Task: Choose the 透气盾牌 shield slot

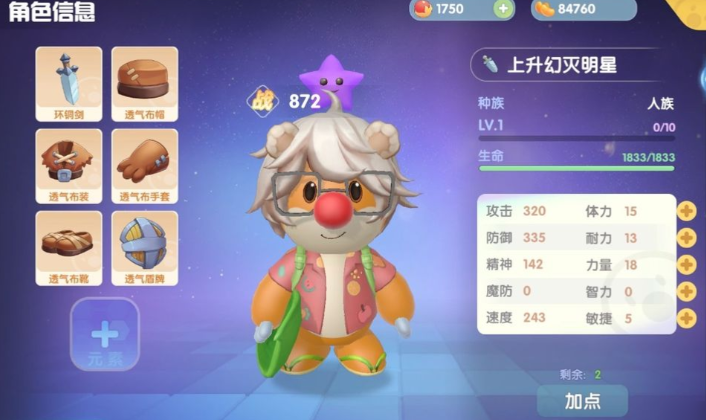Action: 145,247
